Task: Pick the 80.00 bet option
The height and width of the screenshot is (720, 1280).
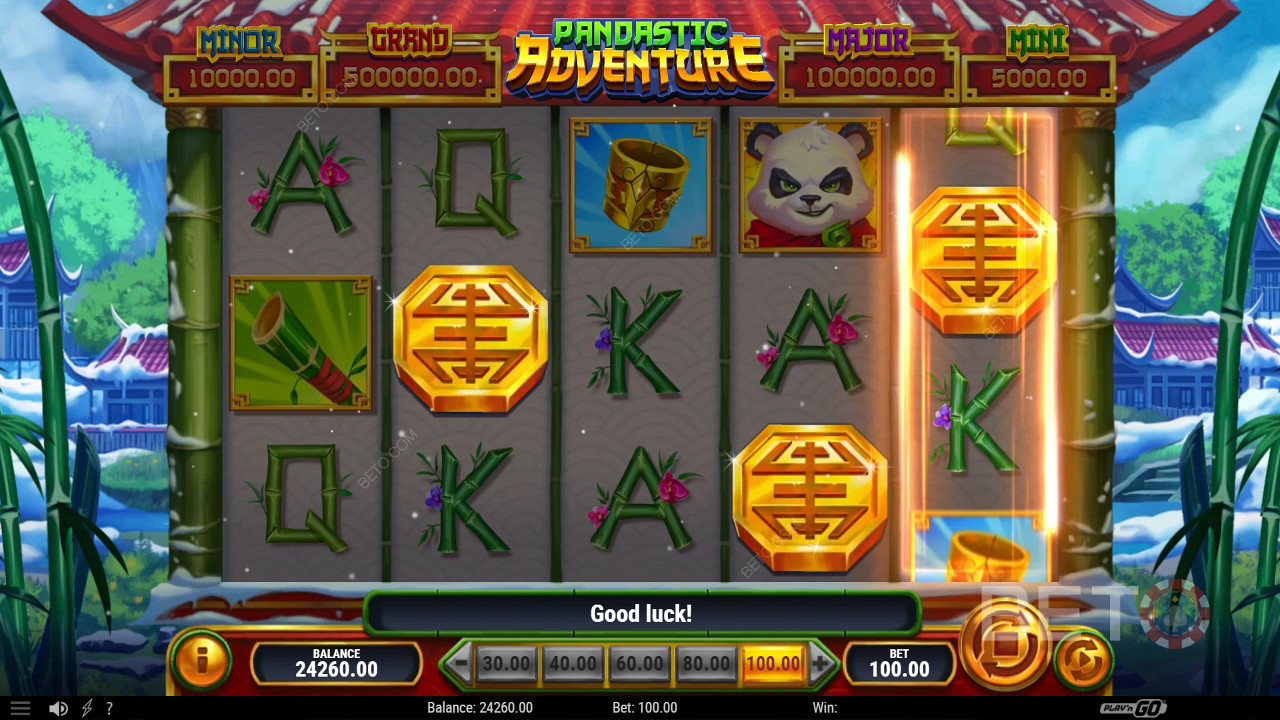Action: pyautogui.click(x=706, y=663)
